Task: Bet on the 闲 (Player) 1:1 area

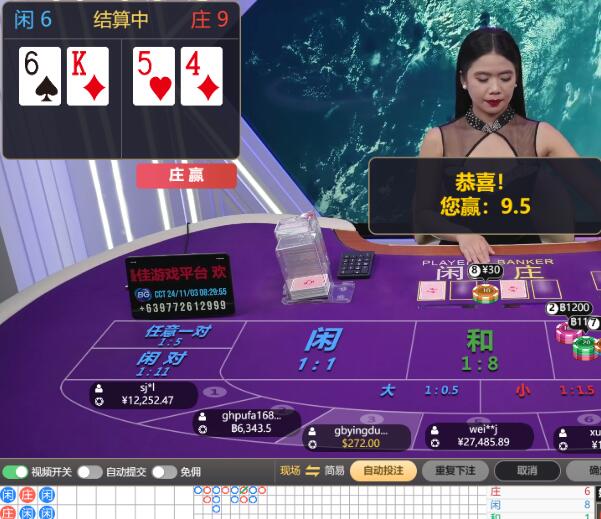Action: click(x=318, y=348)
